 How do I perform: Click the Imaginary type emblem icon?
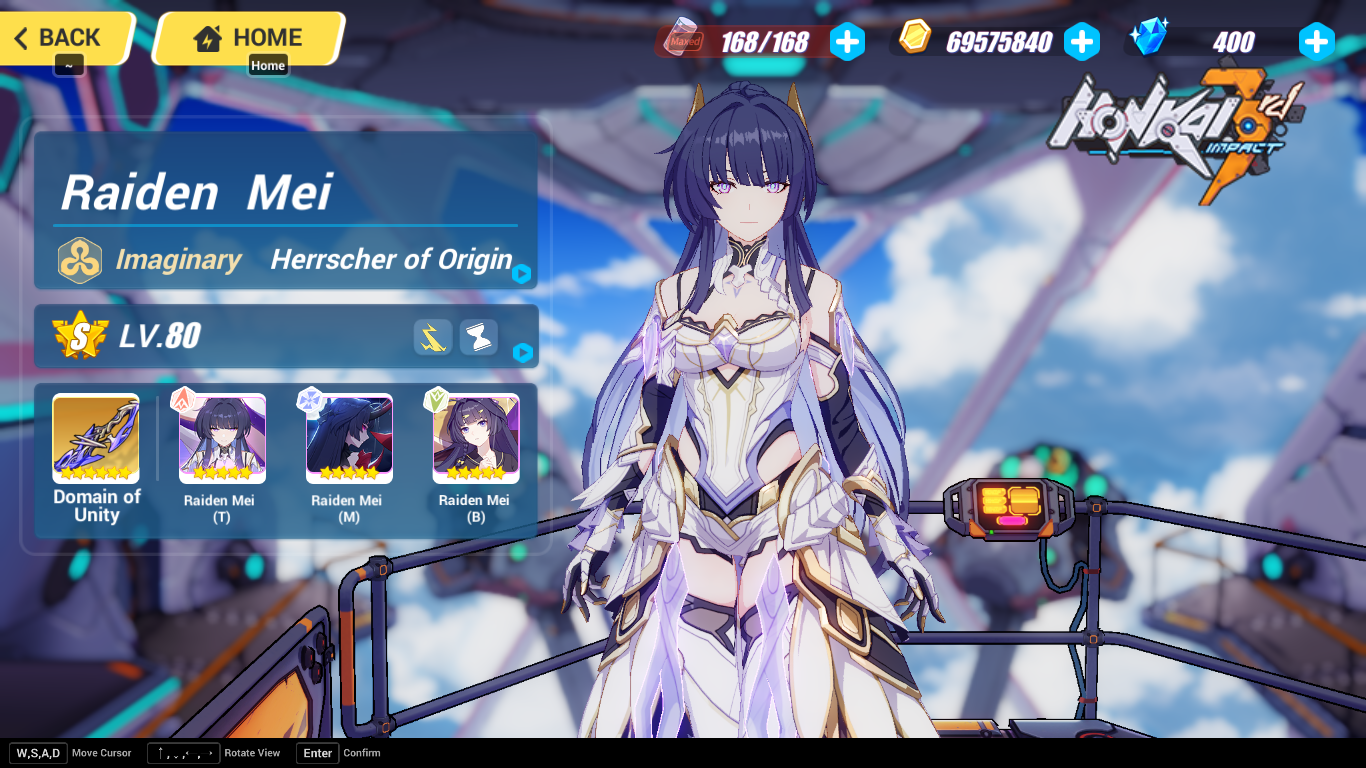click(x=78, y=259)
